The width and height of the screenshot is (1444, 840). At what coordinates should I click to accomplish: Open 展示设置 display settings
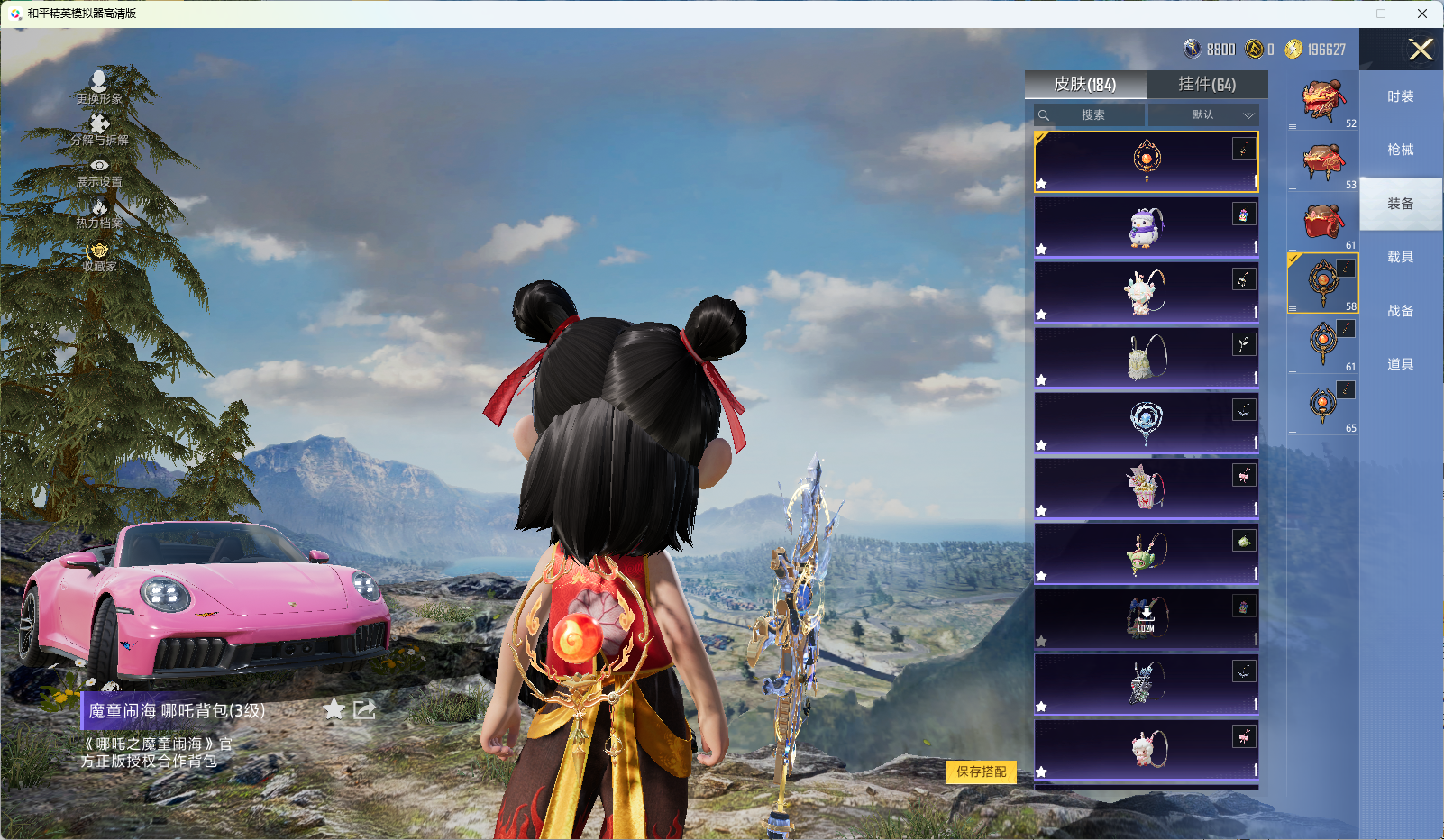click(x=99, y=172)
